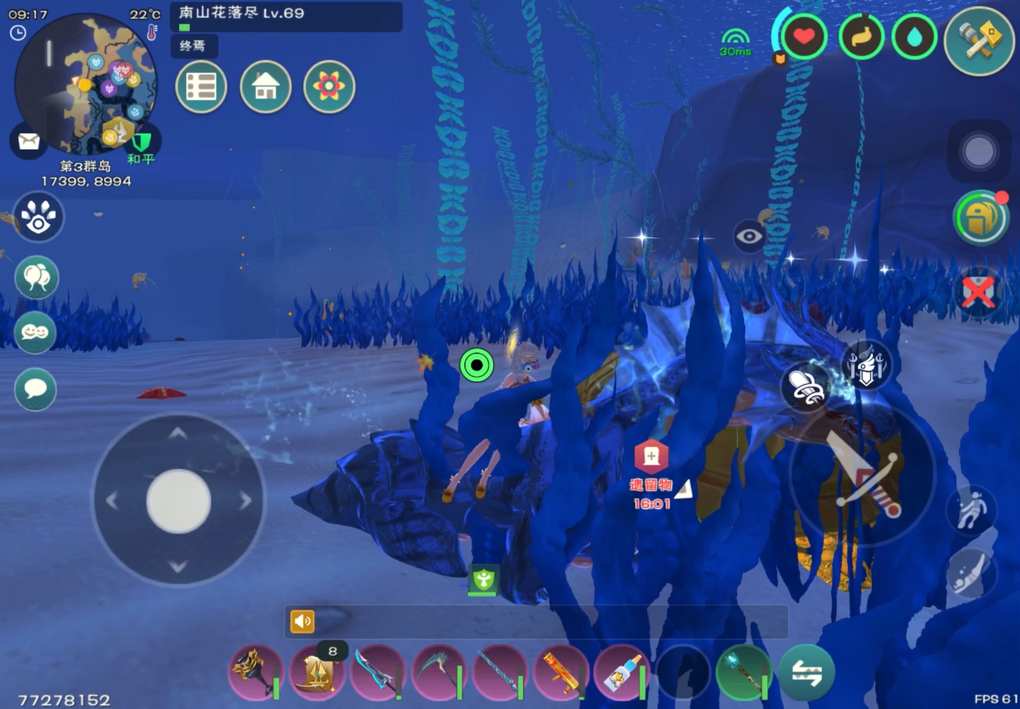Open the chat speech bubble
This screenshot has height=709, width=1020.
click(x=36, y=388)
